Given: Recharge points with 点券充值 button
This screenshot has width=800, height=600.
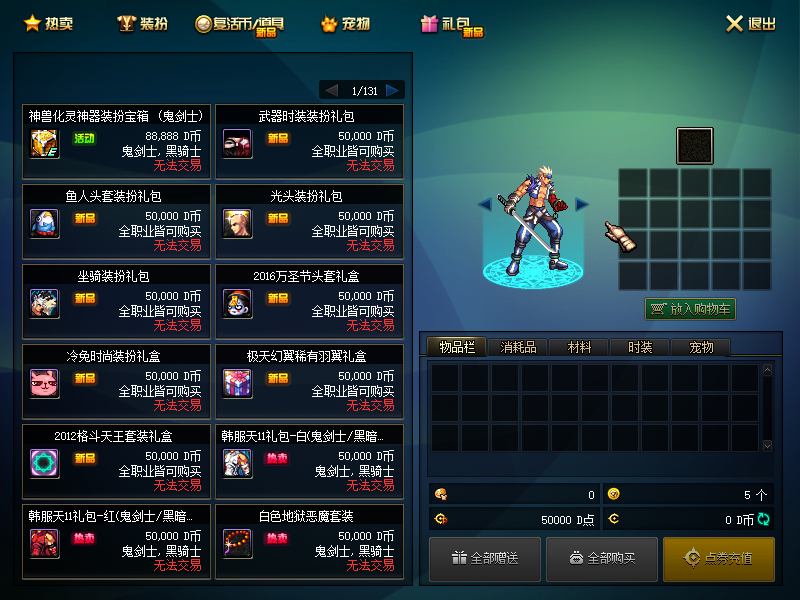Looking at the screenshot, I should (x=718, y=558).
